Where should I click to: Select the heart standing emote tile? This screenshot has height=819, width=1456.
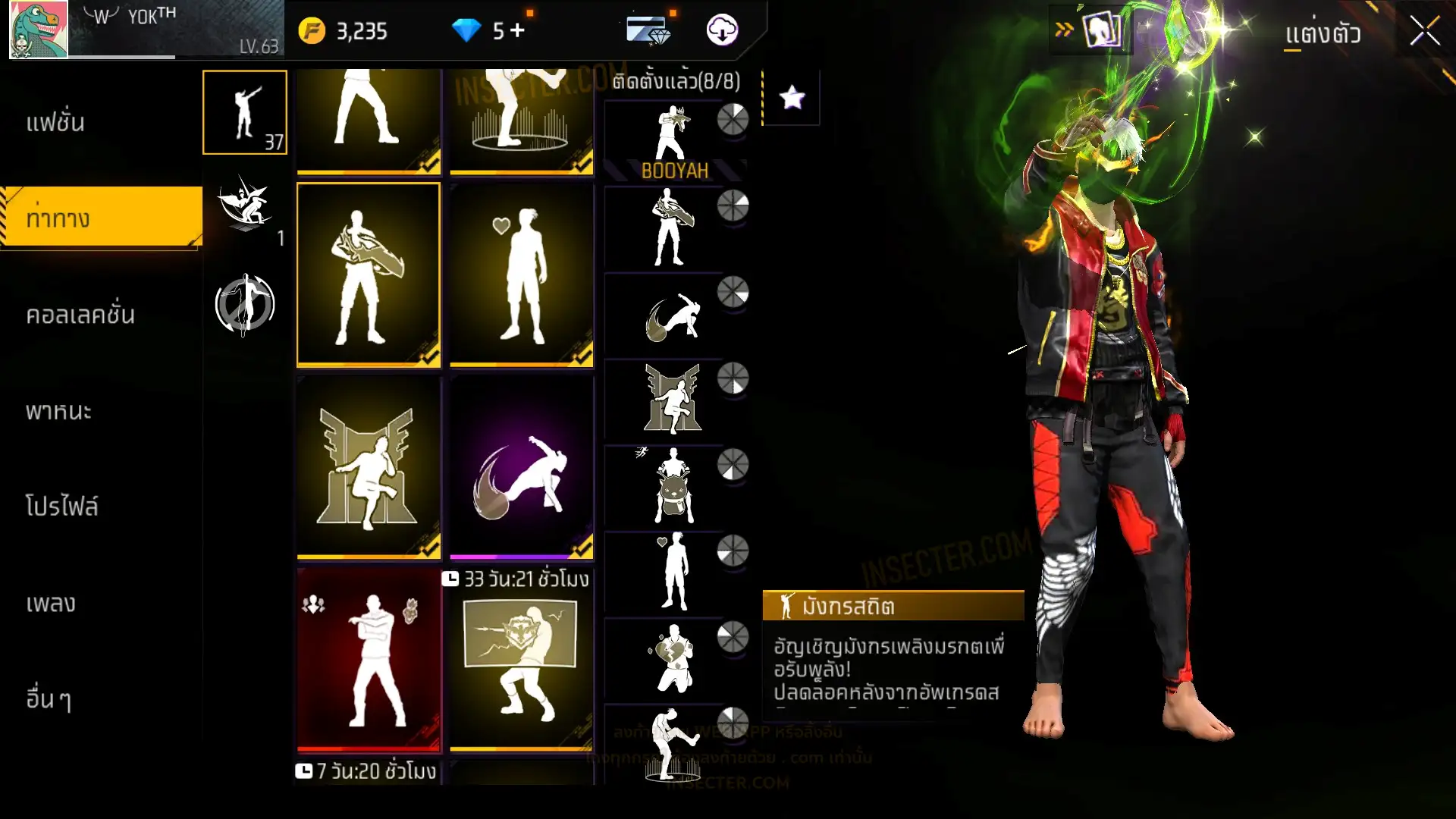[x=521, y=275]
